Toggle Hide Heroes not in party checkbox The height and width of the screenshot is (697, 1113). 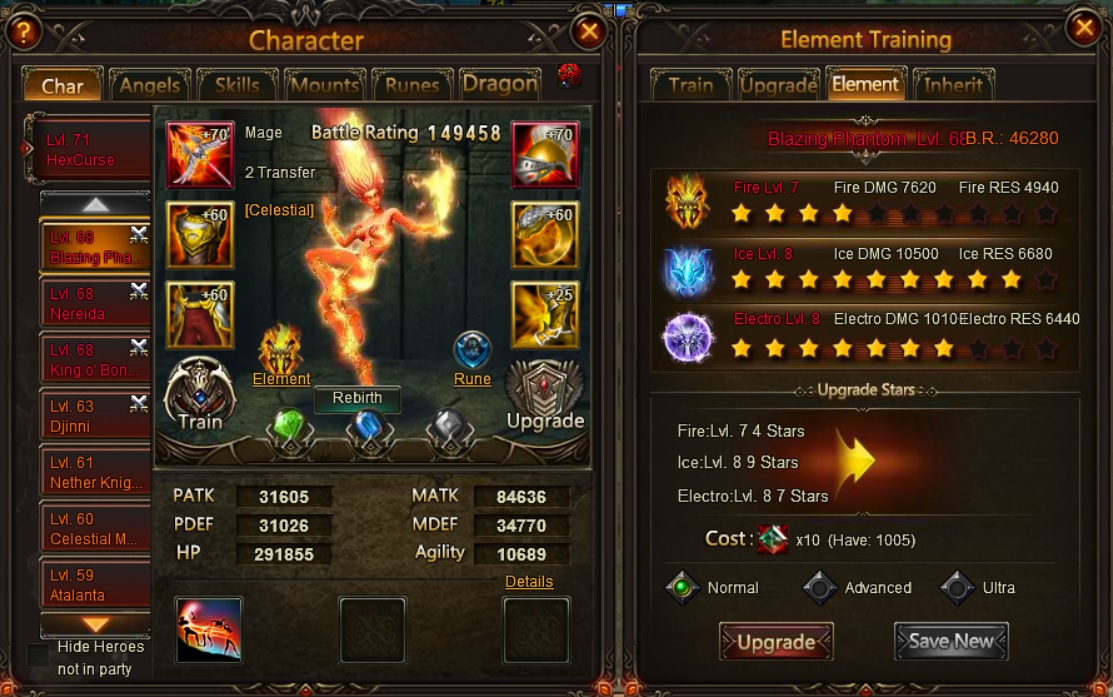39,656
